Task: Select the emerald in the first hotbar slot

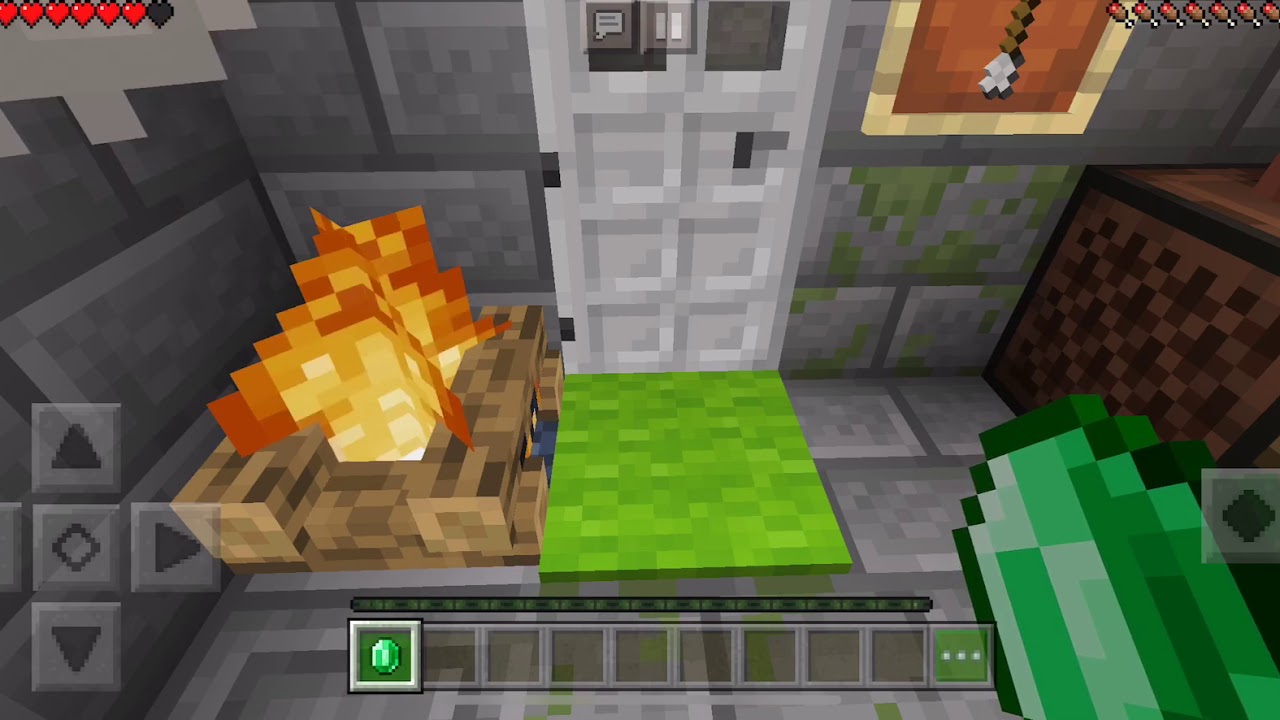Action: coord(385,656)
